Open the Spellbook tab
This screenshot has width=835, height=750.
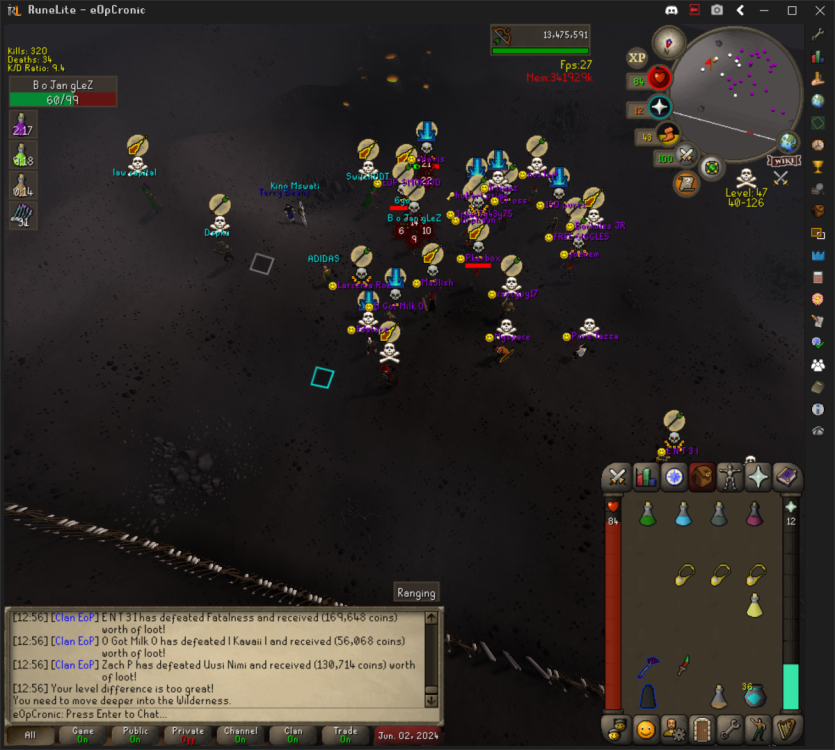(786, 477)
